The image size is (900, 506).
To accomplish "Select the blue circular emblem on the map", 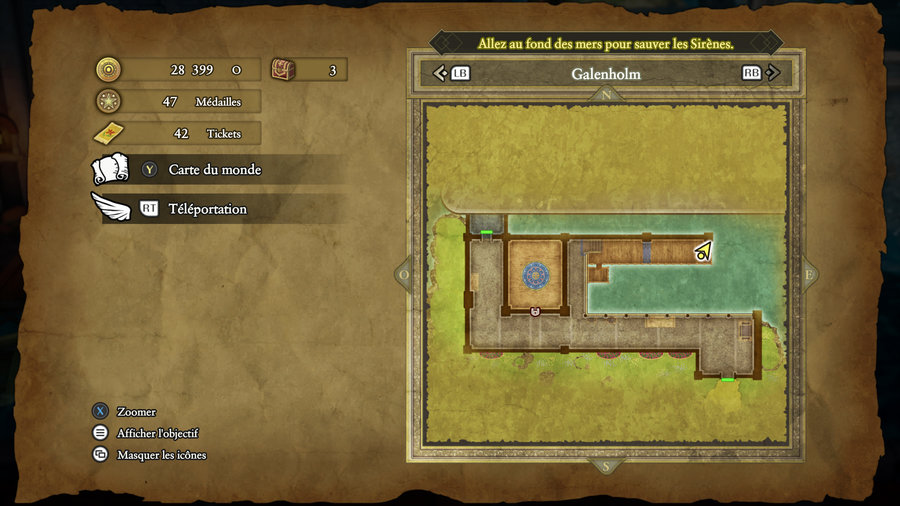I will (x=535, y=273).
